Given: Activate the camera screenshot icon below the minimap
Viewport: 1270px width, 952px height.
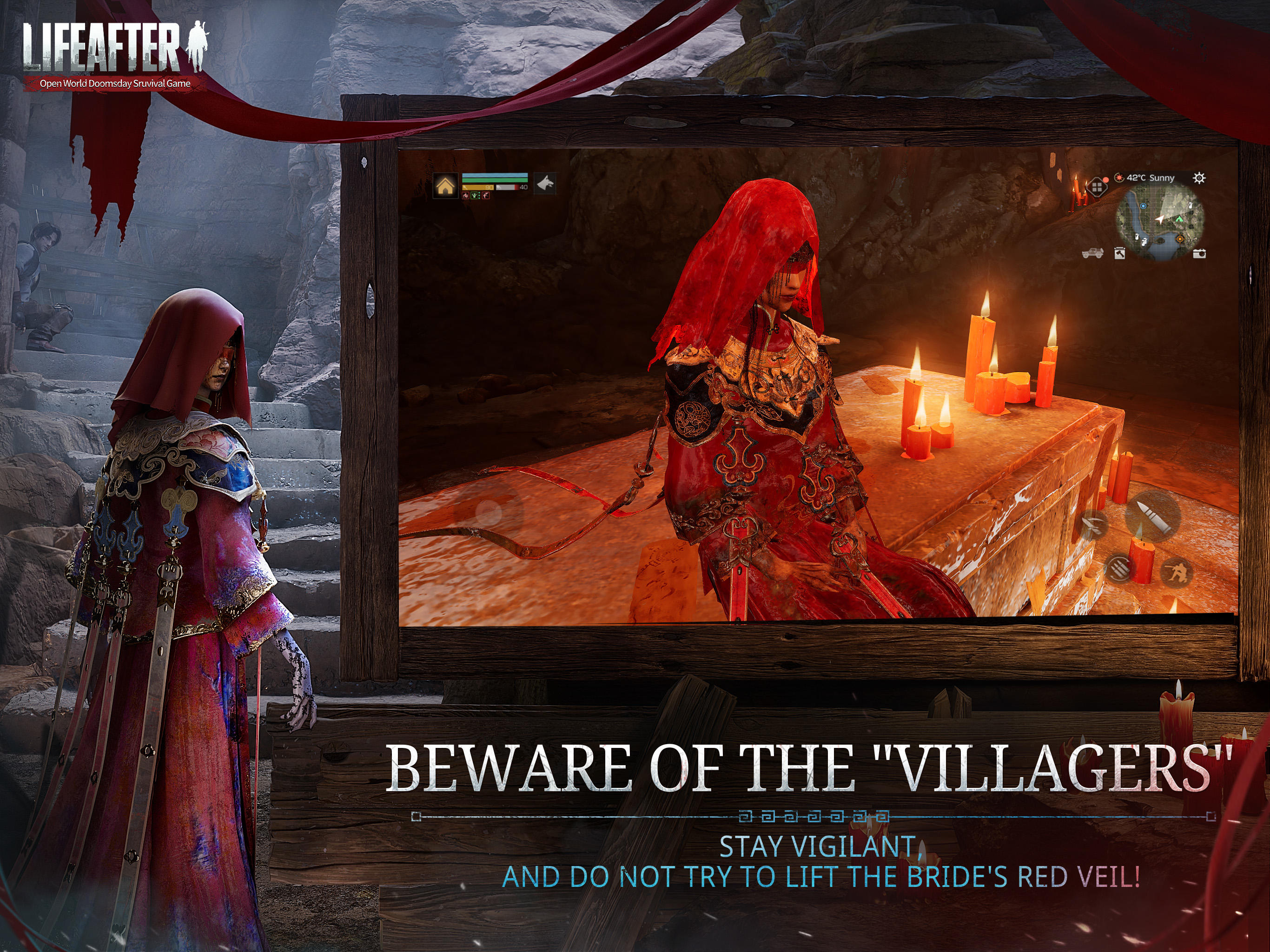Looking at the screenshot, I should coord(1200,254).
